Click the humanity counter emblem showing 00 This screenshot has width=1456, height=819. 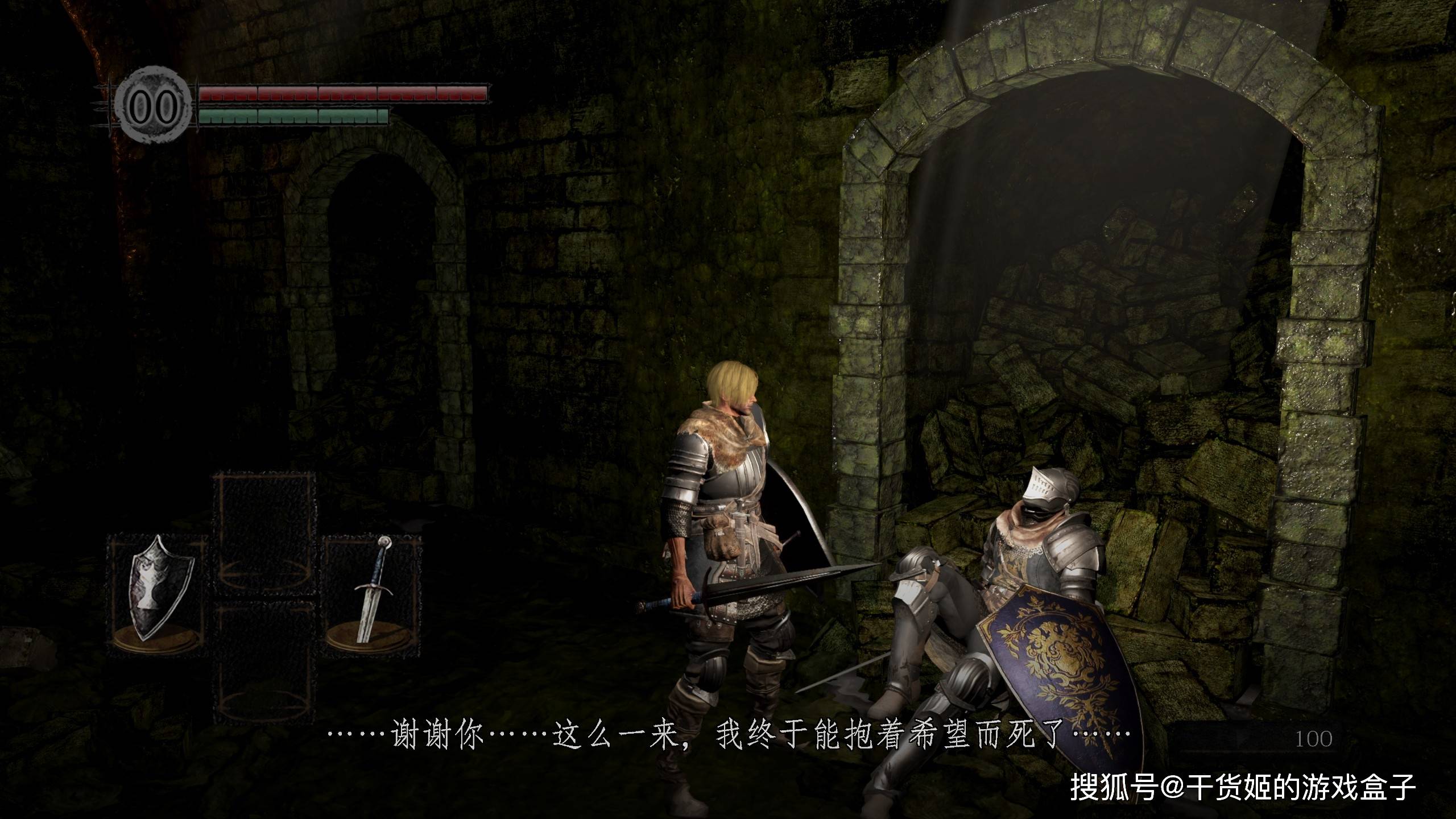(x=152, y=106)
